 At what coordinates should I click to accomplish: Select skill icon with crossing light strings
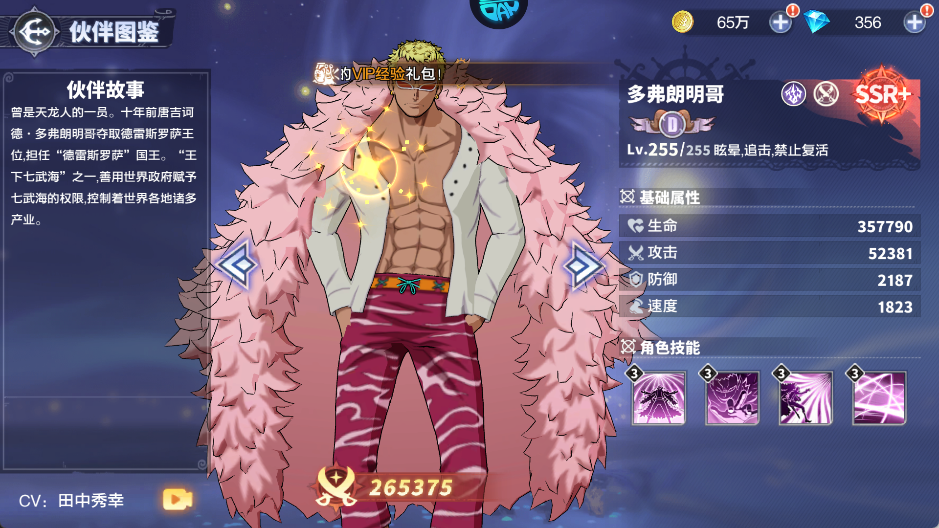coord(879,398)
